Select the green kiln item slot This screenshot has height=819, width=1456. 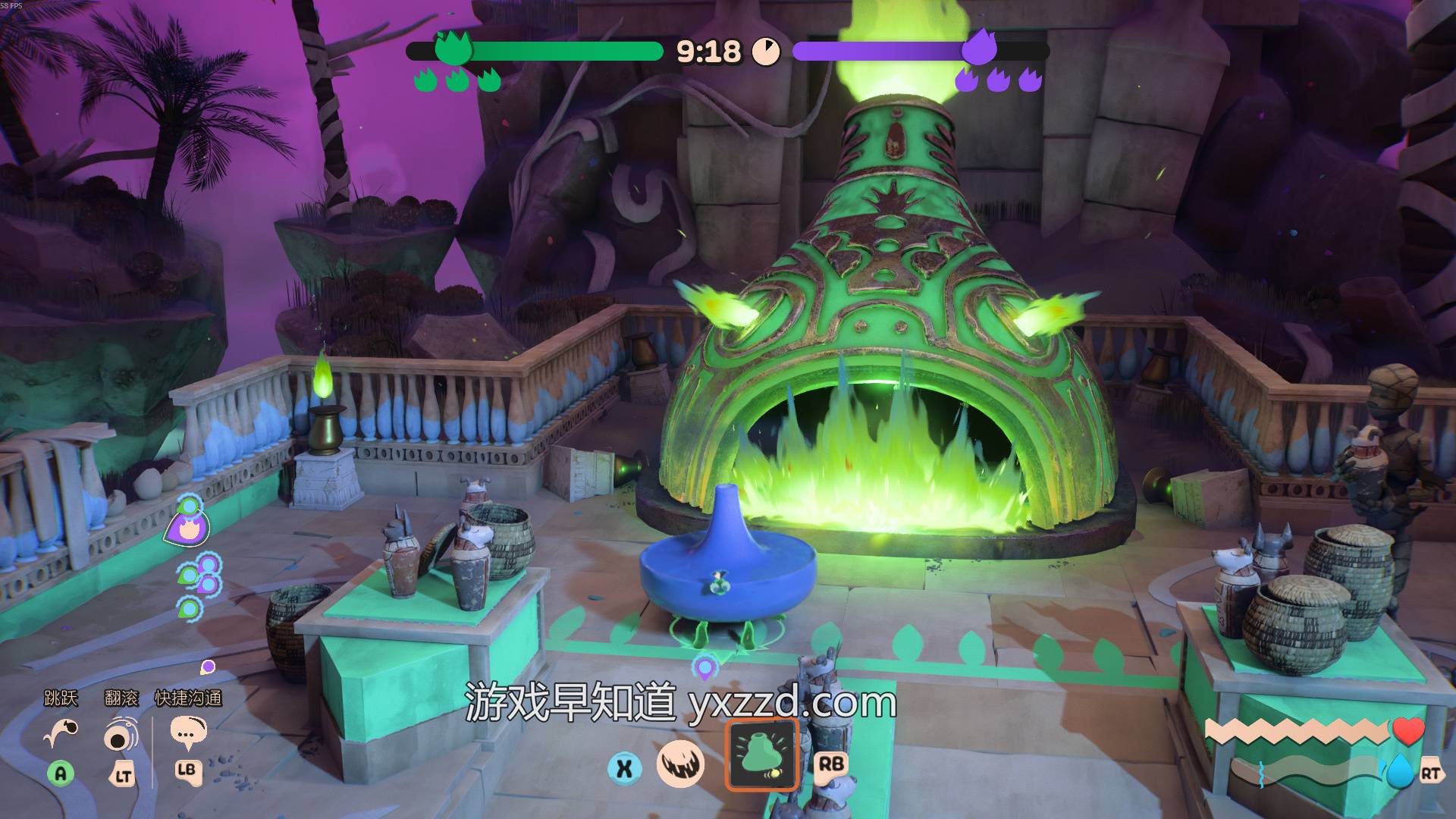761,755
